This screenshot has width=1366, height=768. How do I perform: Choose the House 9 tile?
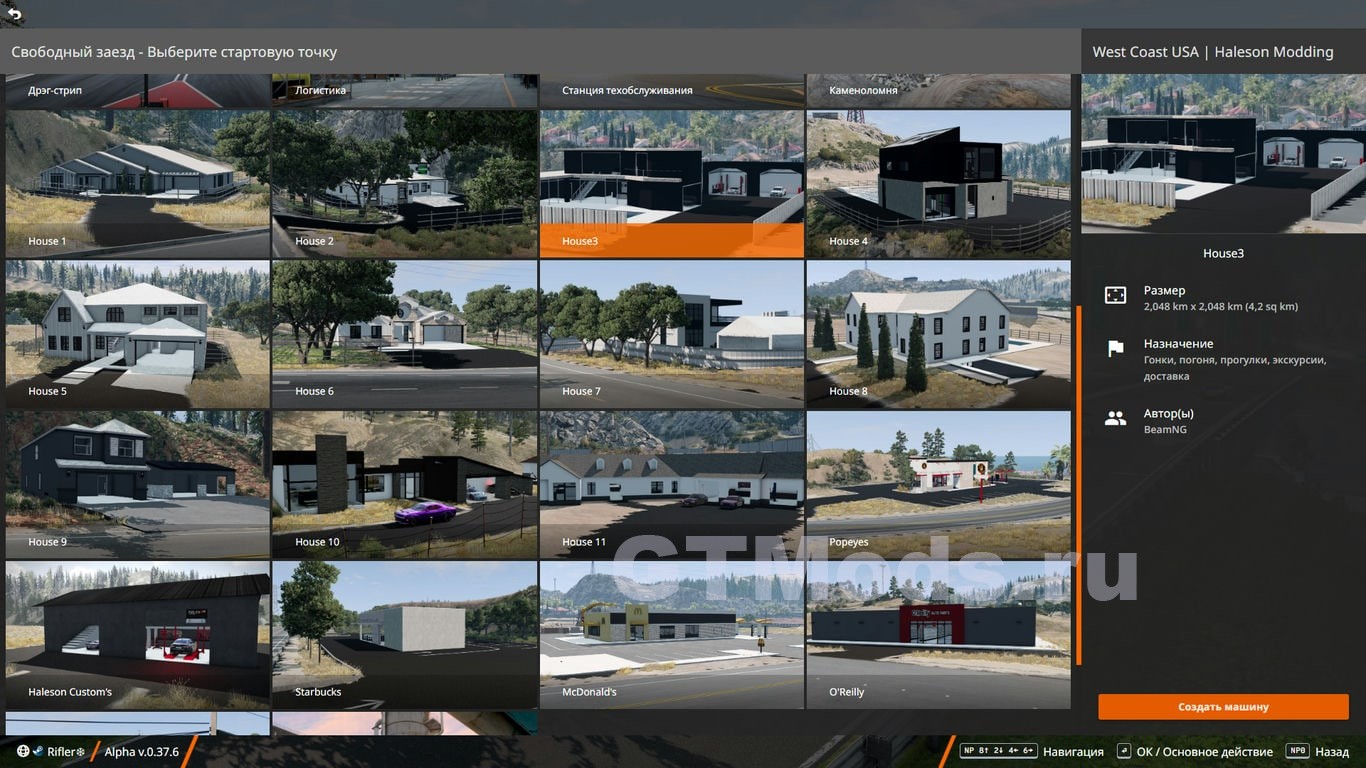tap(137, 484)
